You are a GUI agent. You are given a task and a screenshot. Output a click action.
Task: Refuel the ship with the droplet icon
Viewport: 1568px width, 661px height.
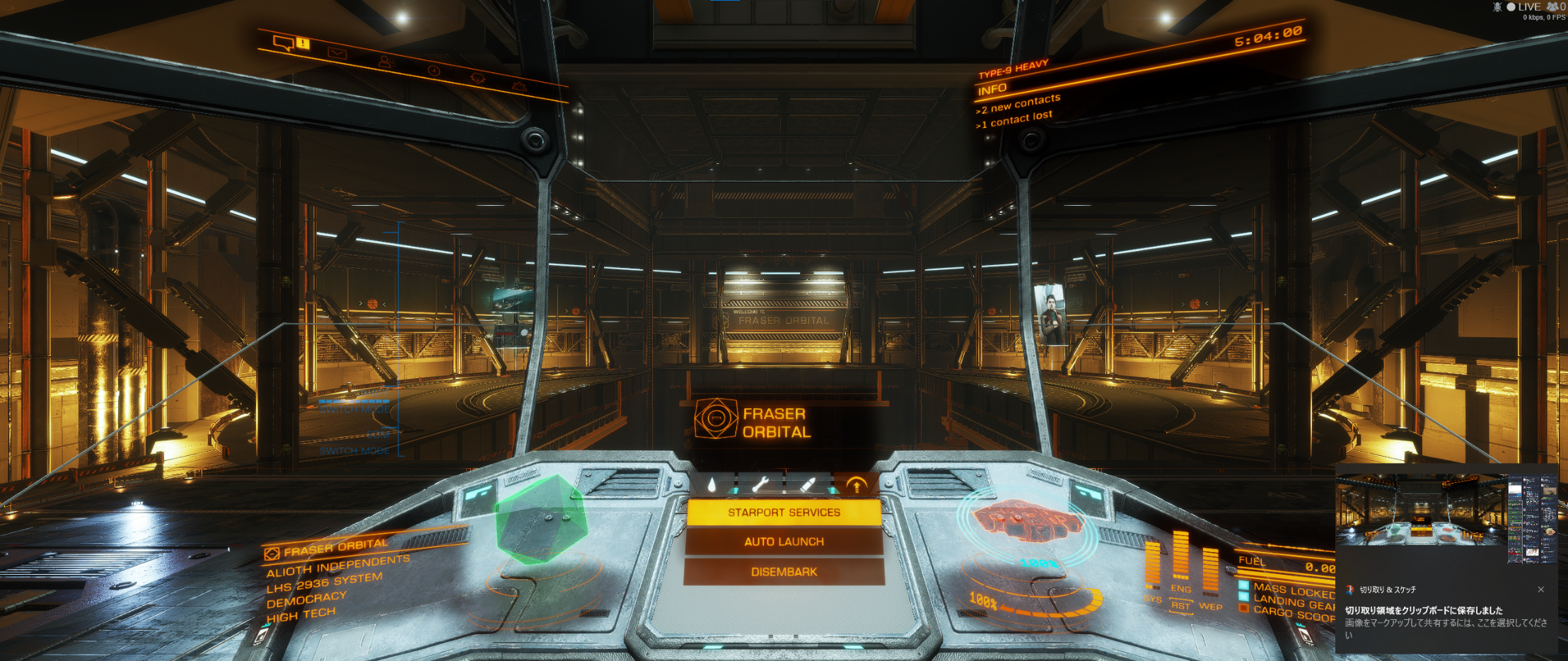712,485
